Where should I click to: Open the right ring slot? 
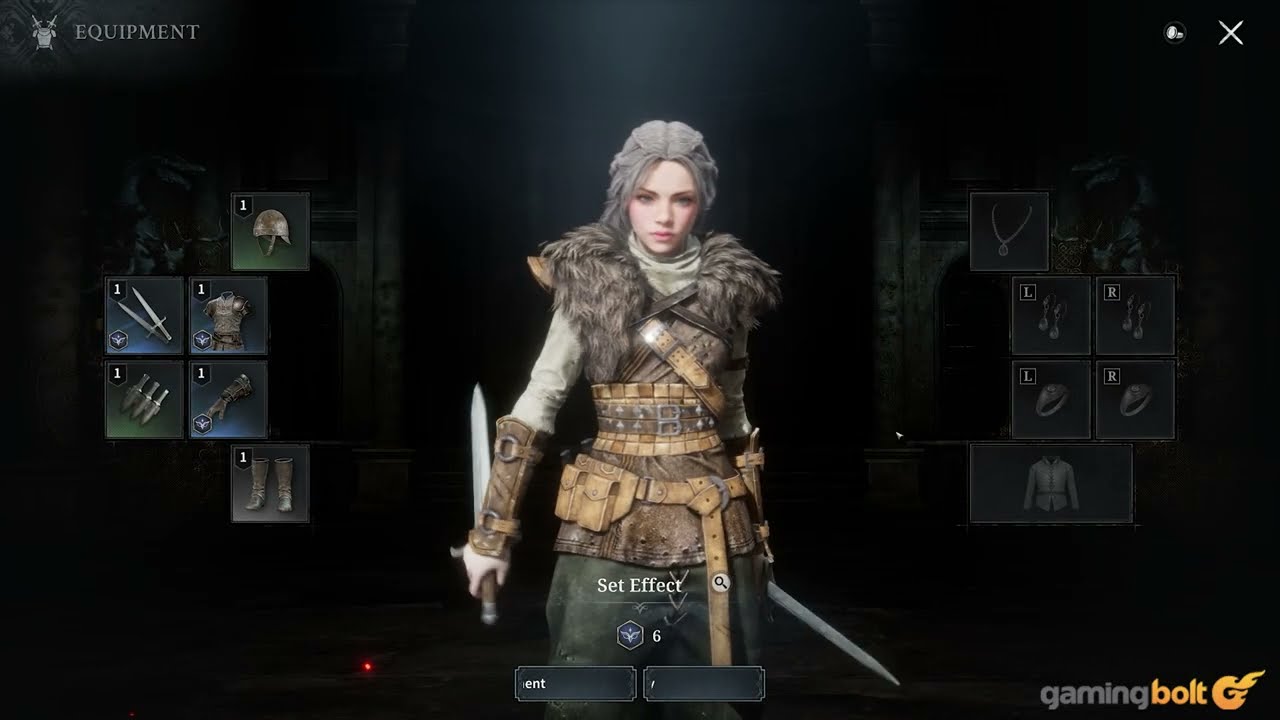tap(1135, 400)
